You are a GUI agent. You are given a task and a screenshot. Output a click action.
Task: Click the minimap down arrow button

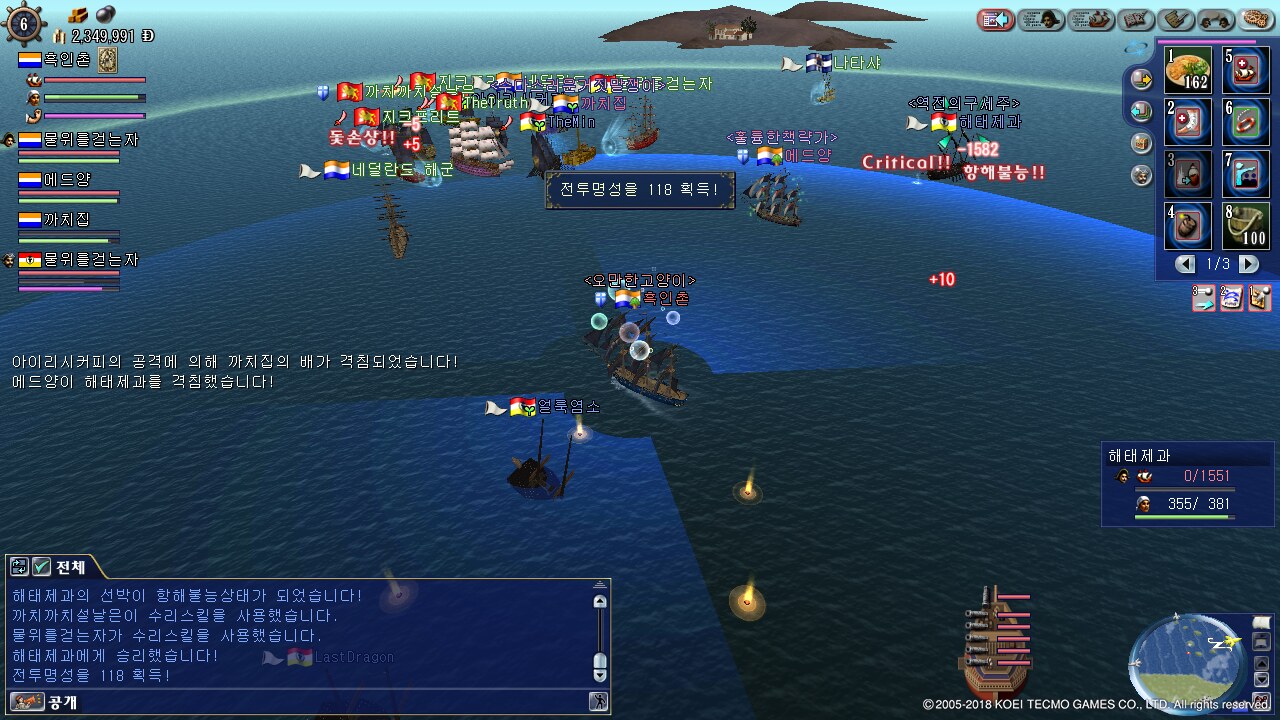pos(1262,679)
